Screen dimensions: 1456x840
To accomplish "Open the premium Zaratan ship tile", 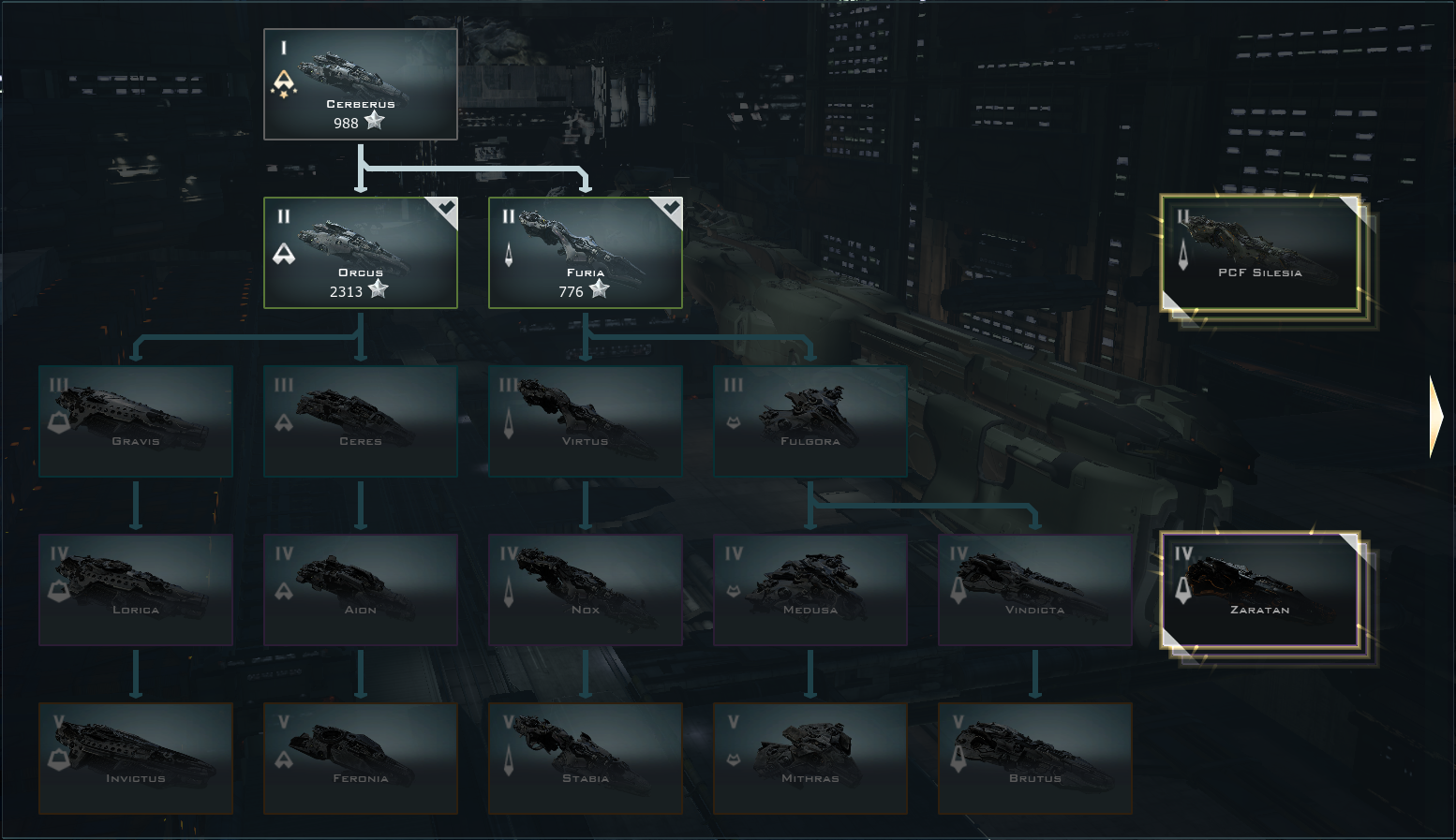I will coord(1260,590).
